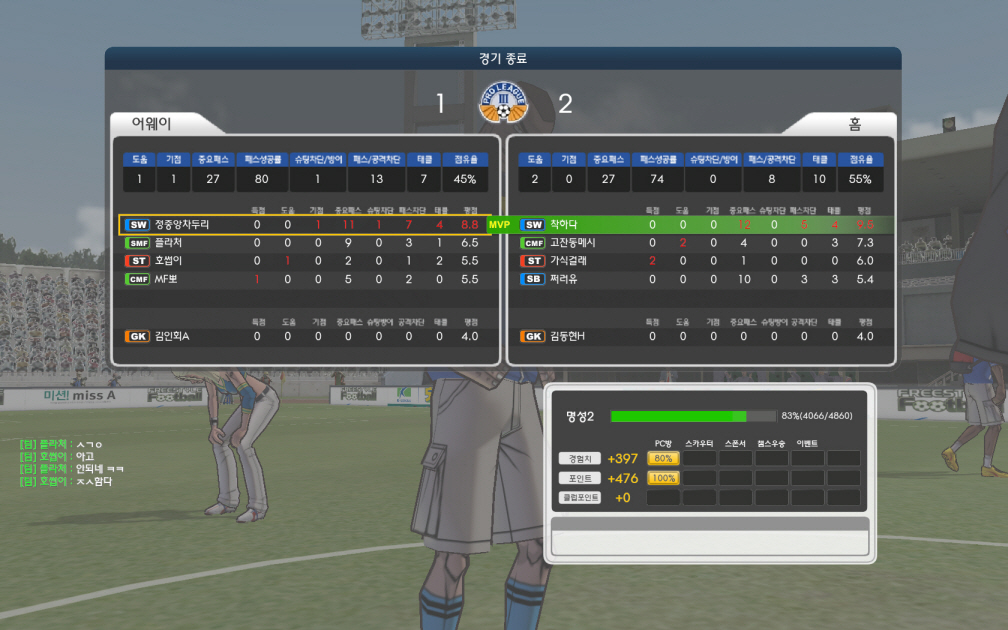Click the 클럽포인트 label button
This screenshot has width=1008, height=630.
(x=580, y=497)
